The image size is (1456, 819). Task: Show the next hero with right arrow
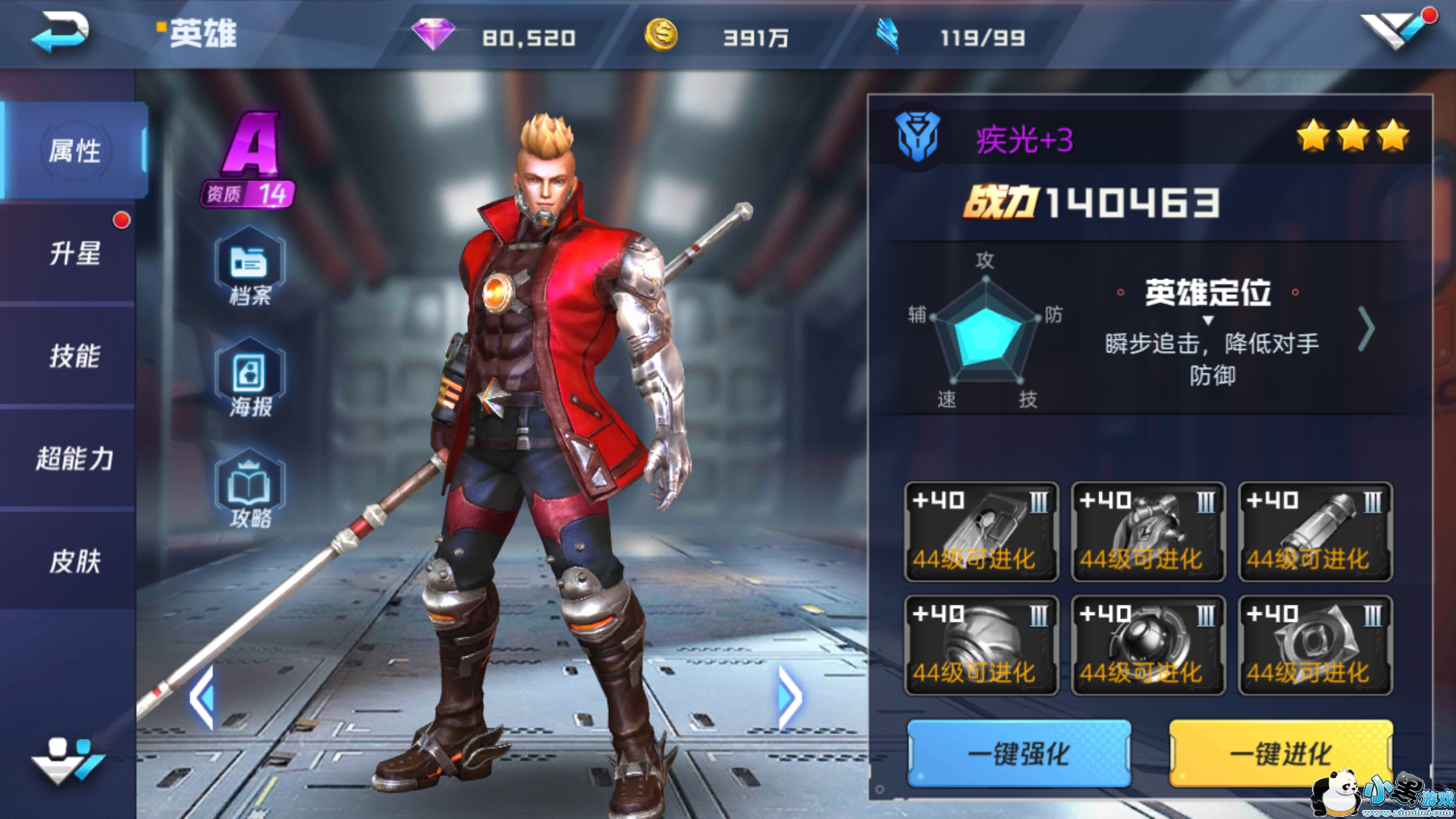789,698
